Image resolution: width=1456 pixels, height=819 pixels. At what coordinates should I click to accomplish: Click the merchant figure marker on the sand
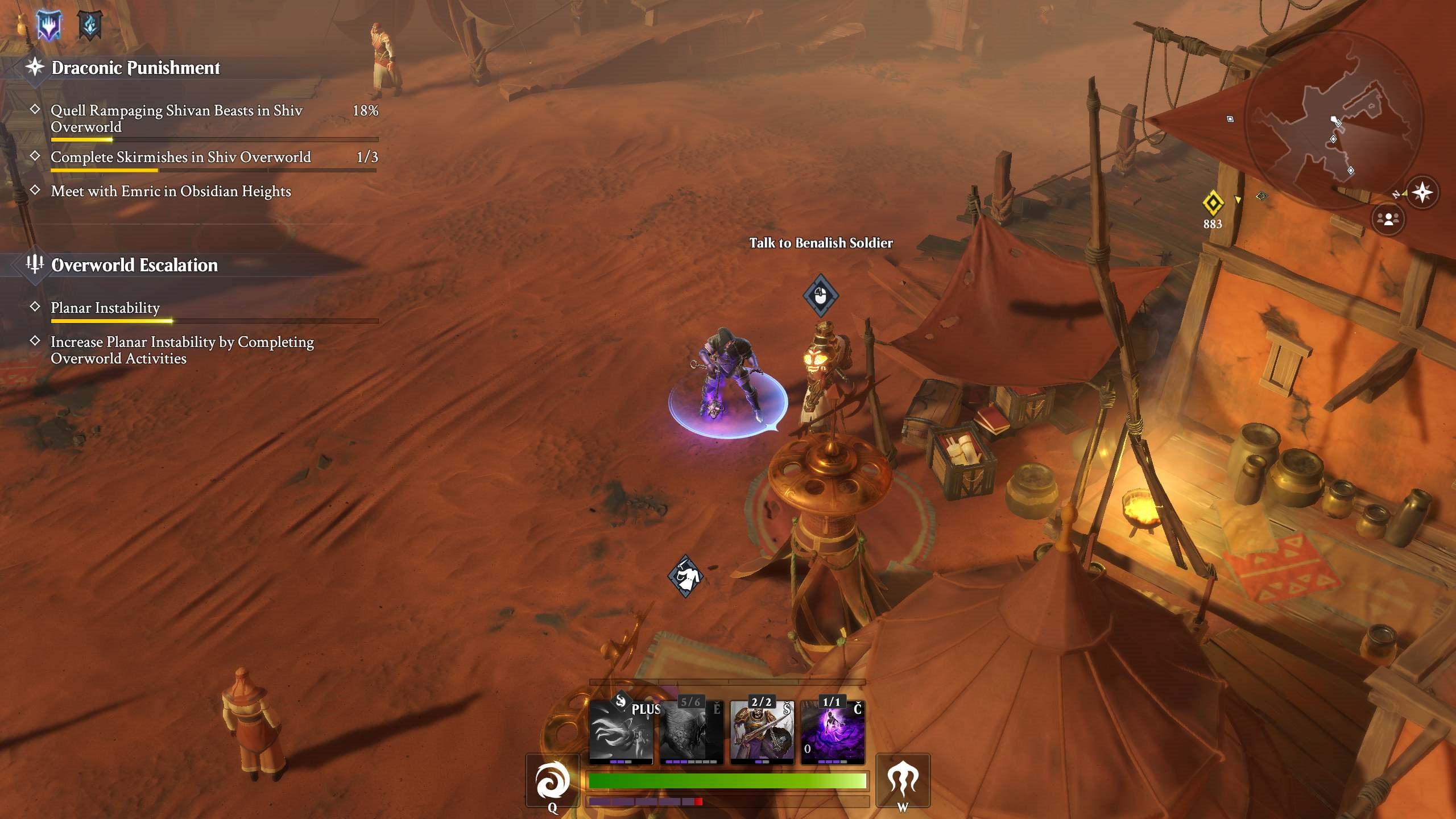[685, 576]
